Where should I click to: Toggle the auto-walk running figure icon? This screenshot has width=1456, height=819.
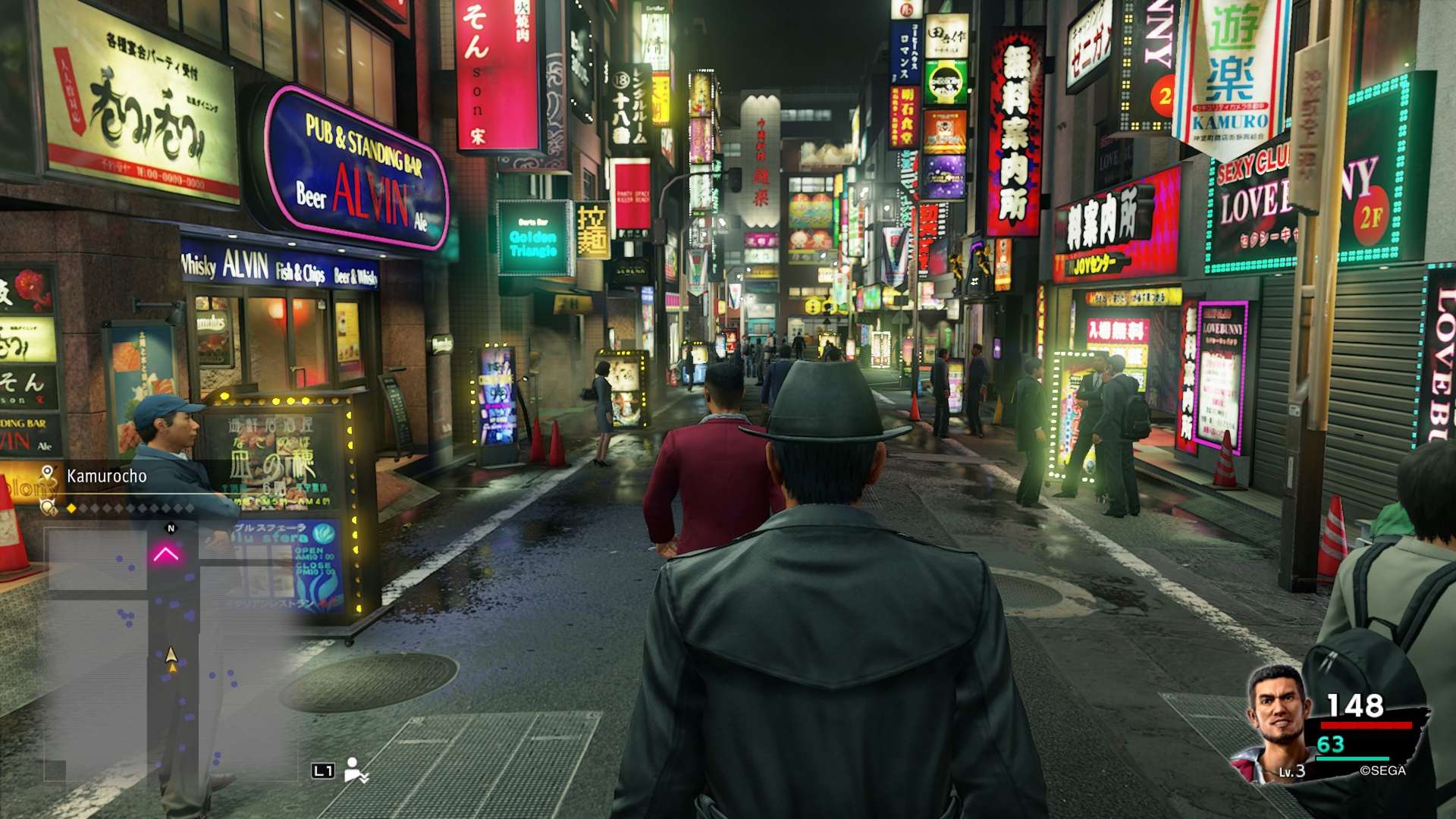(355, 770)
